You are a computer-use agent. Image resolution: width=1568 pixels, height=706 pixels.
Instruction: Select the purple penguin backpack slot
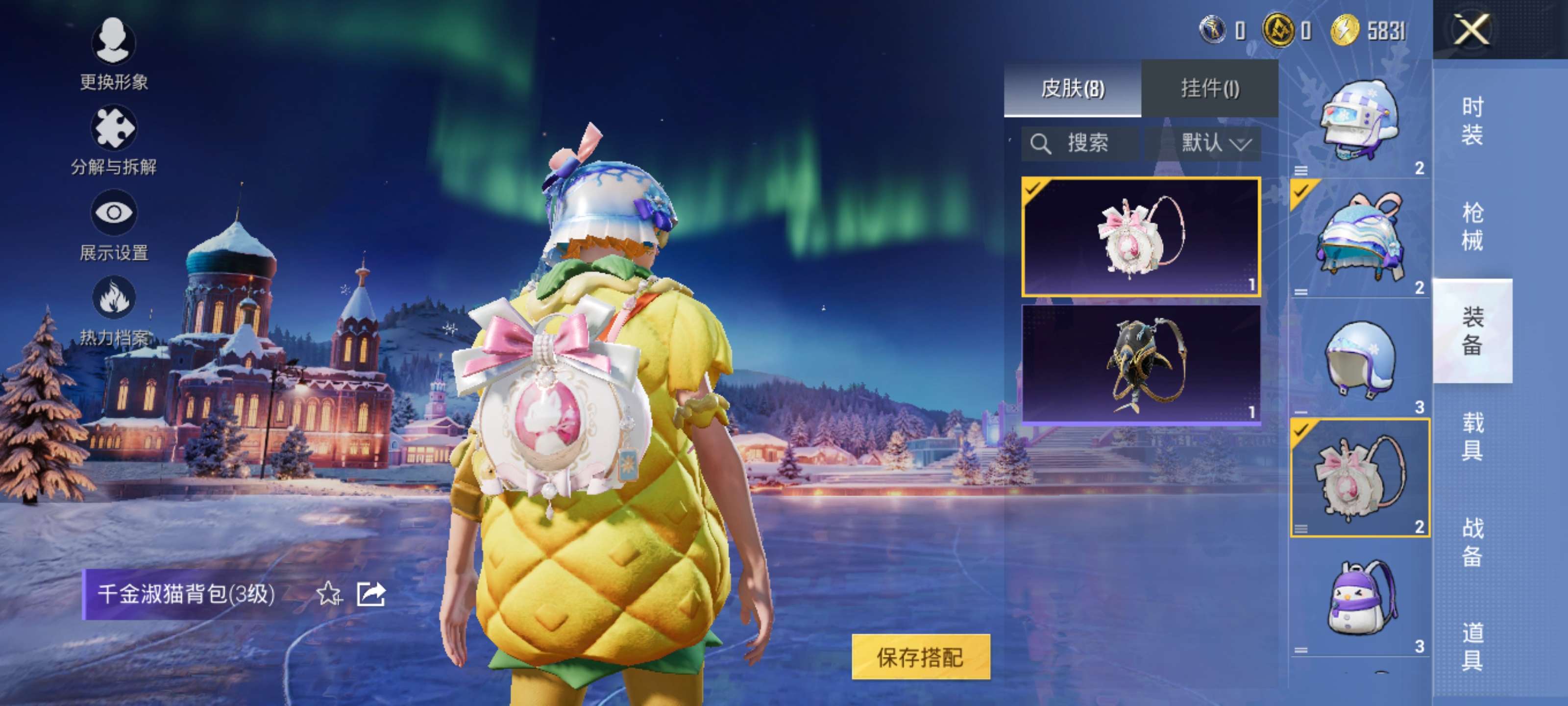tap(1360, 598)
